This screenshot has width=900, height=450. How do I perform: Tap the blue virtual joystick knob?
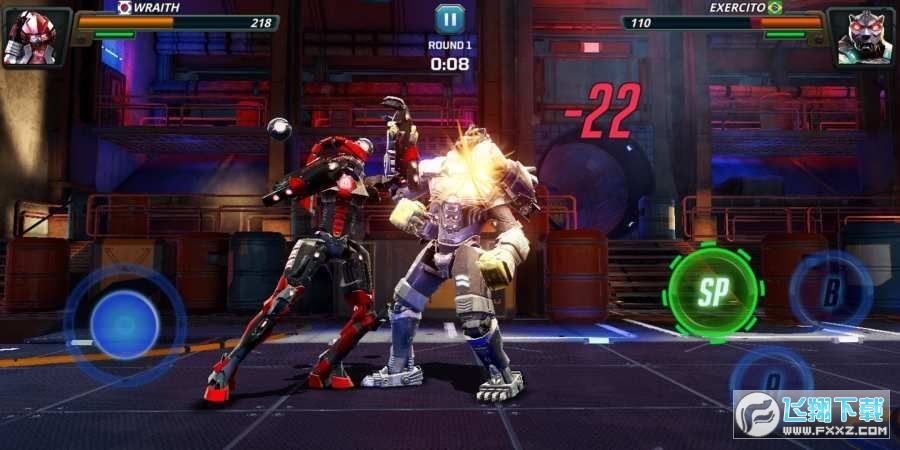pos(125,325)
